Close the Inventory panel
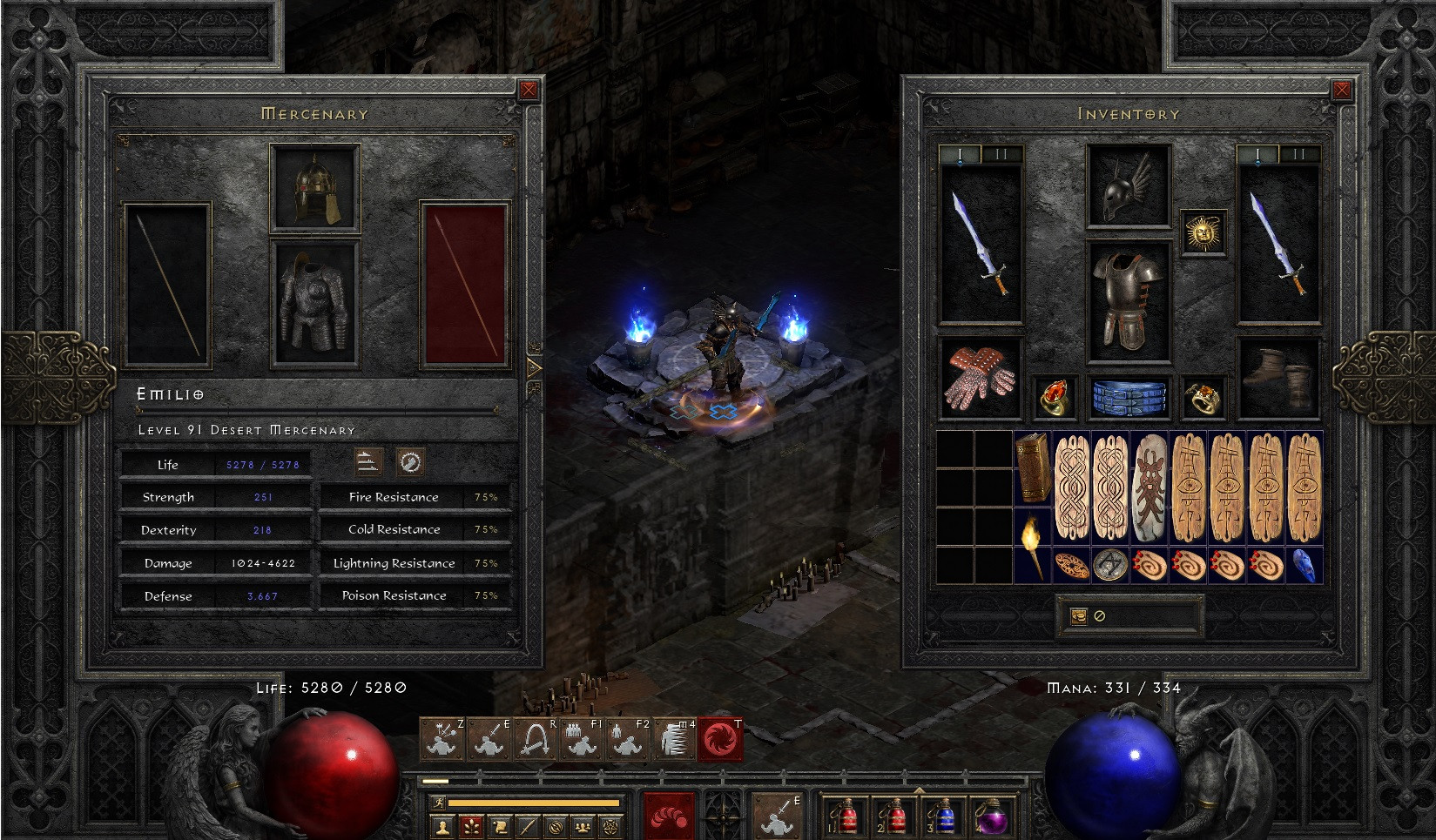 pyautogui.click(x=1342, y=90)
